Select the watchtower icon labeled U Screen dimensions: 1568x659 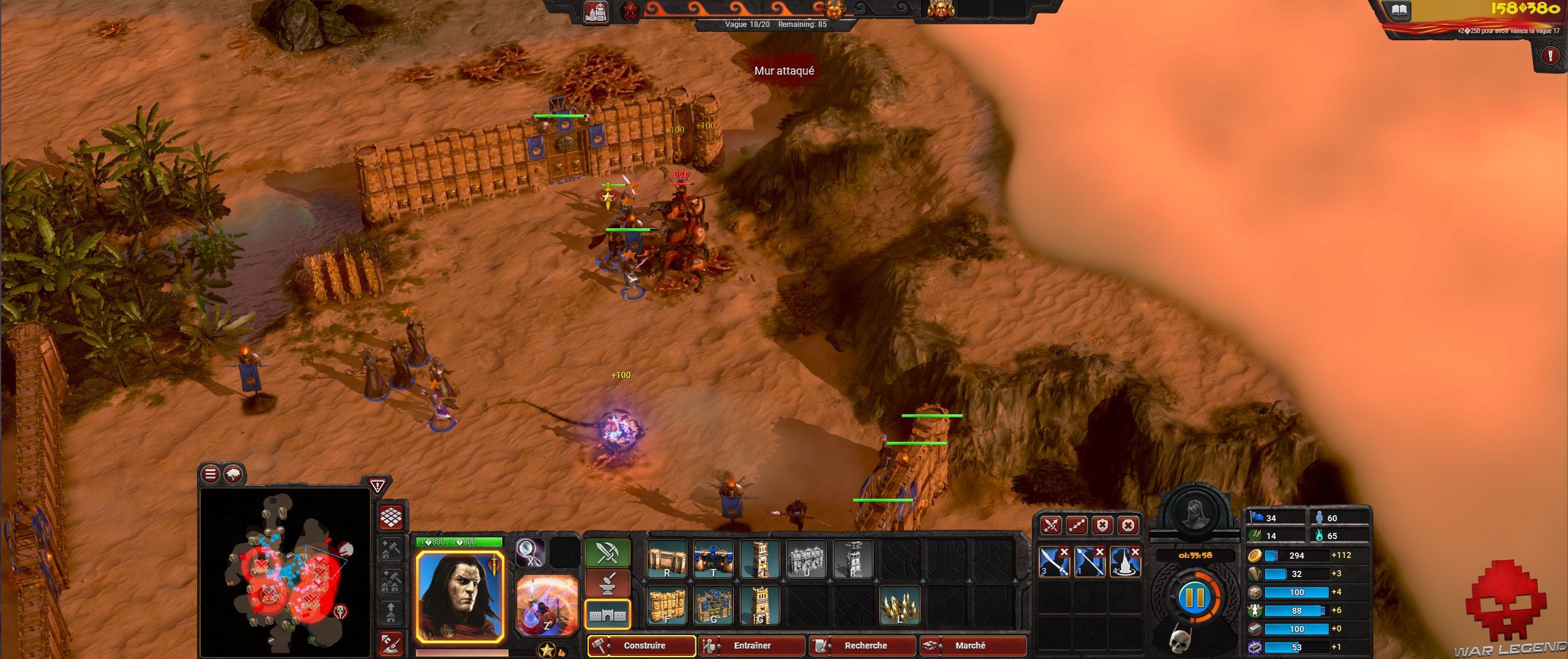[807, 560]
